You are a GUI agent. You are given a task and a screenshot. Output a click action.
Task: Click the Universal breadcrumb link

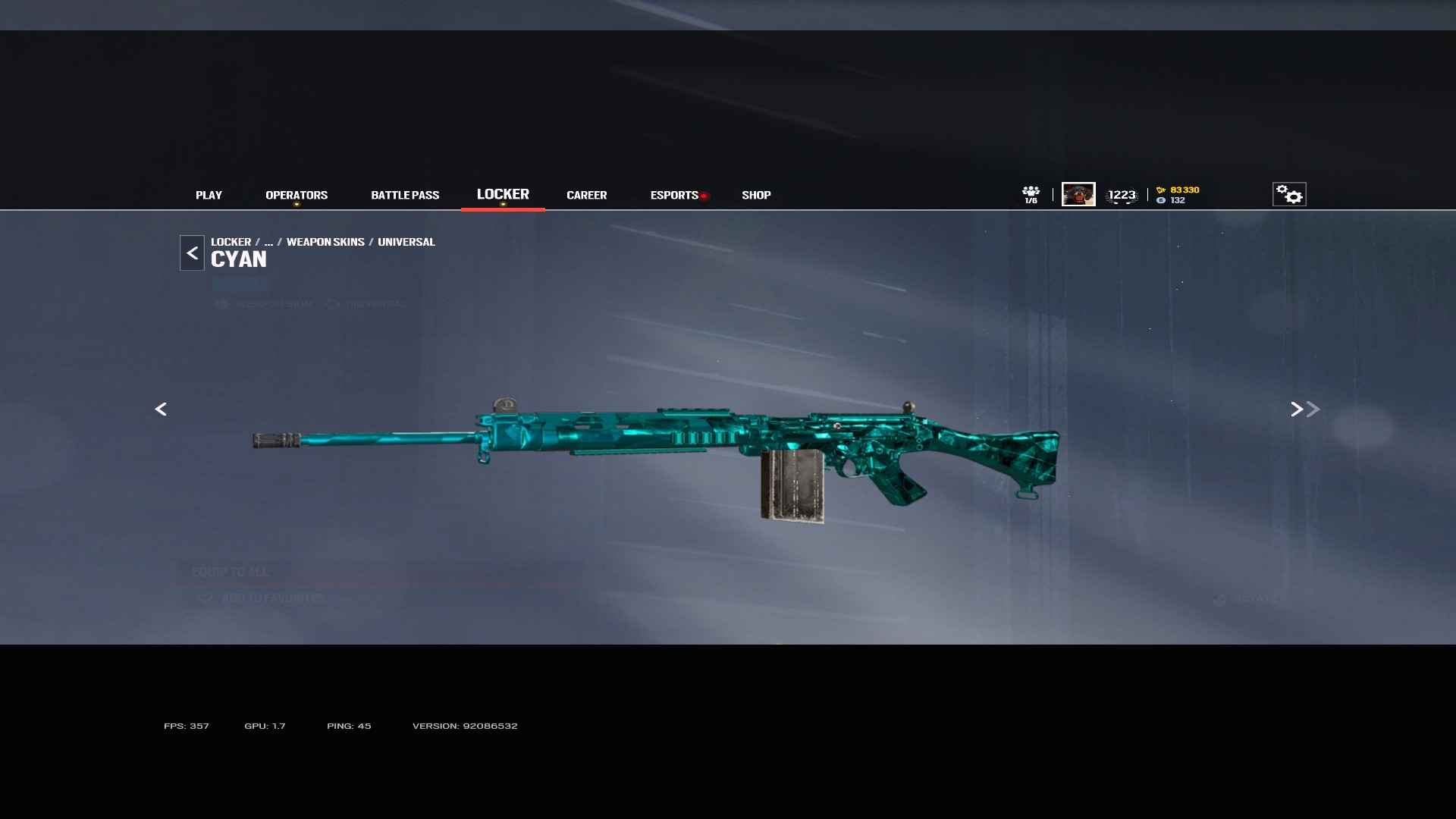click(406, 242)
